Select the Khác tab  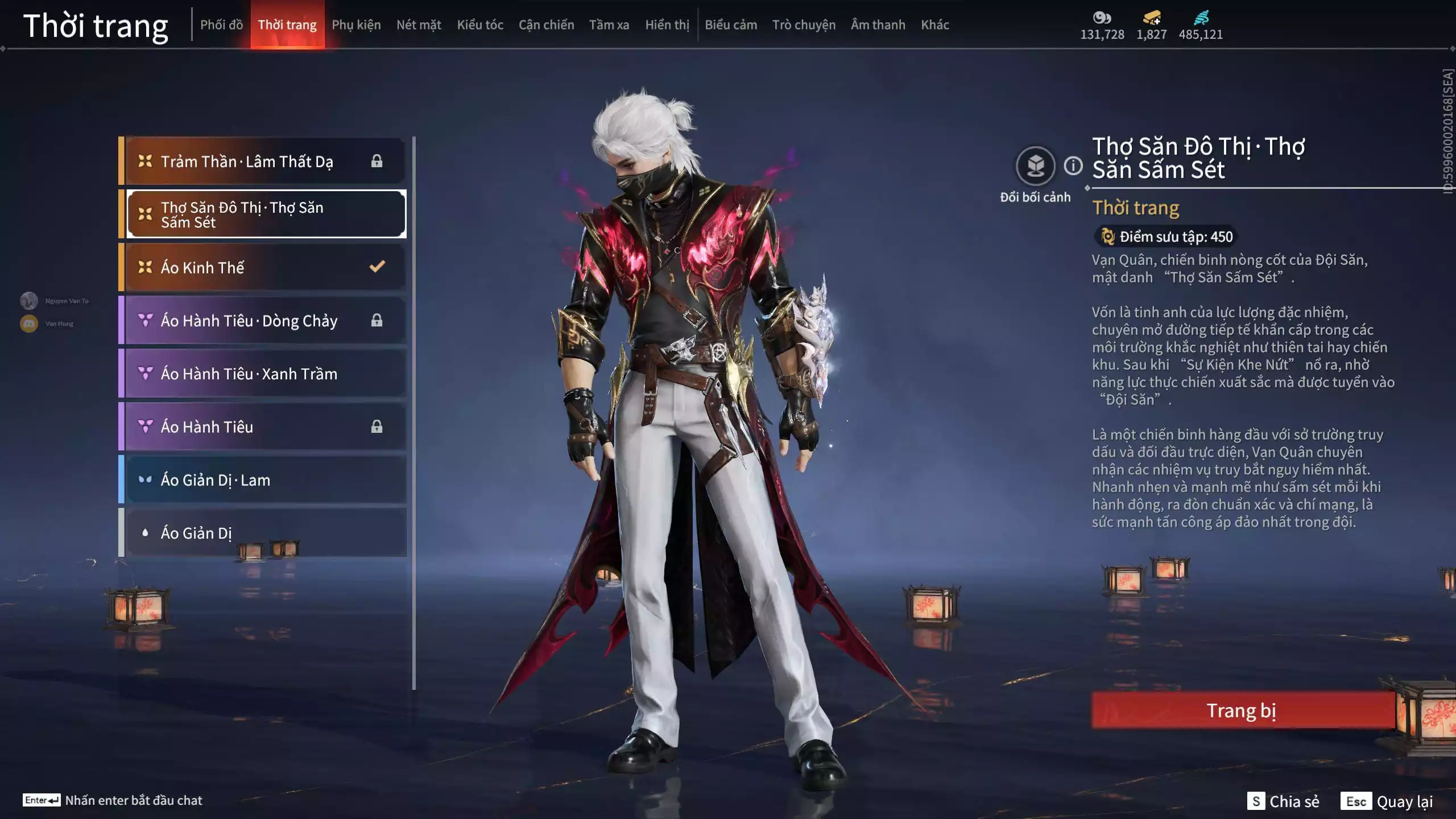pyautogui.click(x=935, y=25)
